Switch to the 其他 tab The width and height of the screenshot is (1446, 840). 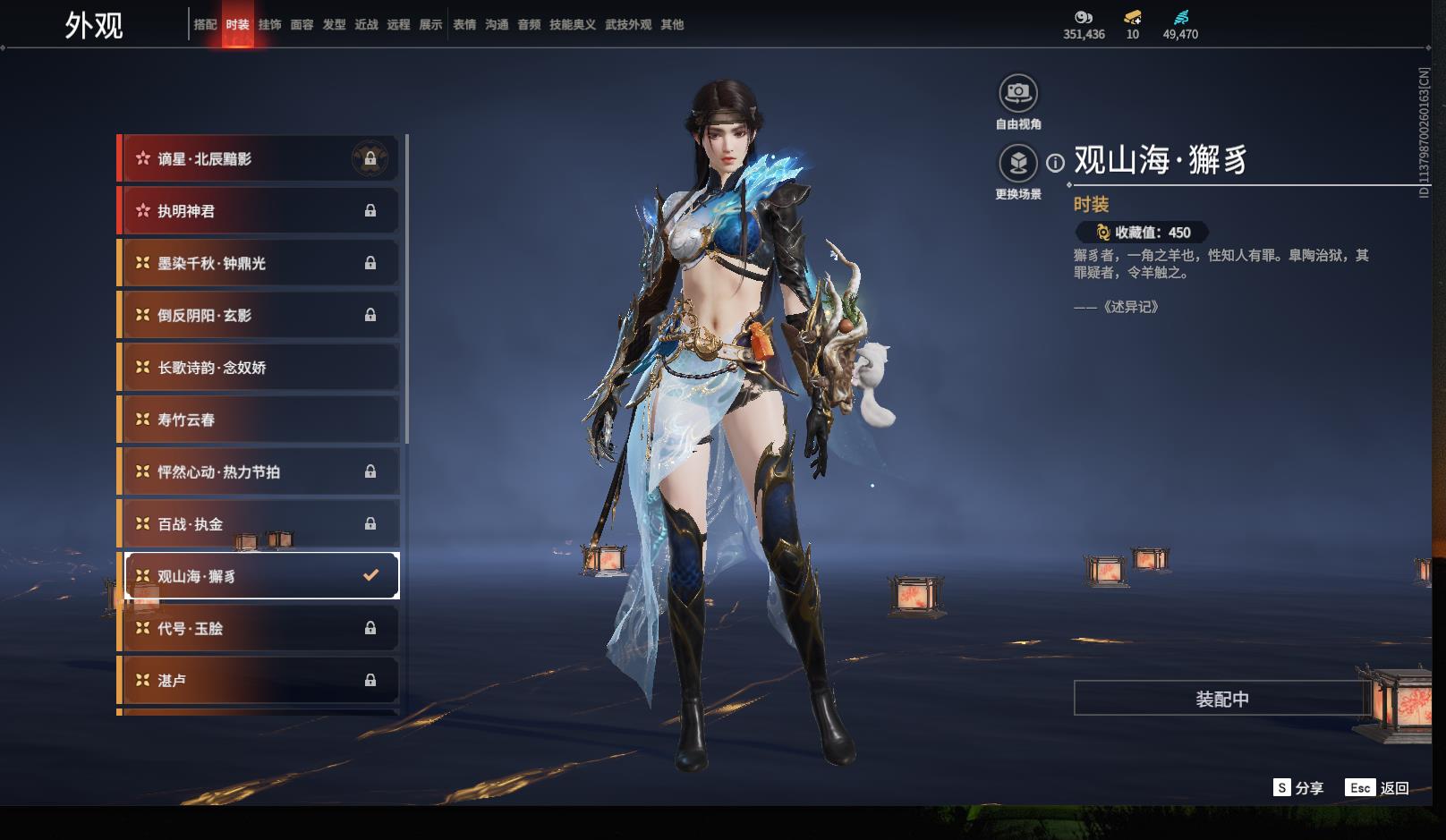[x=672, y=25]
